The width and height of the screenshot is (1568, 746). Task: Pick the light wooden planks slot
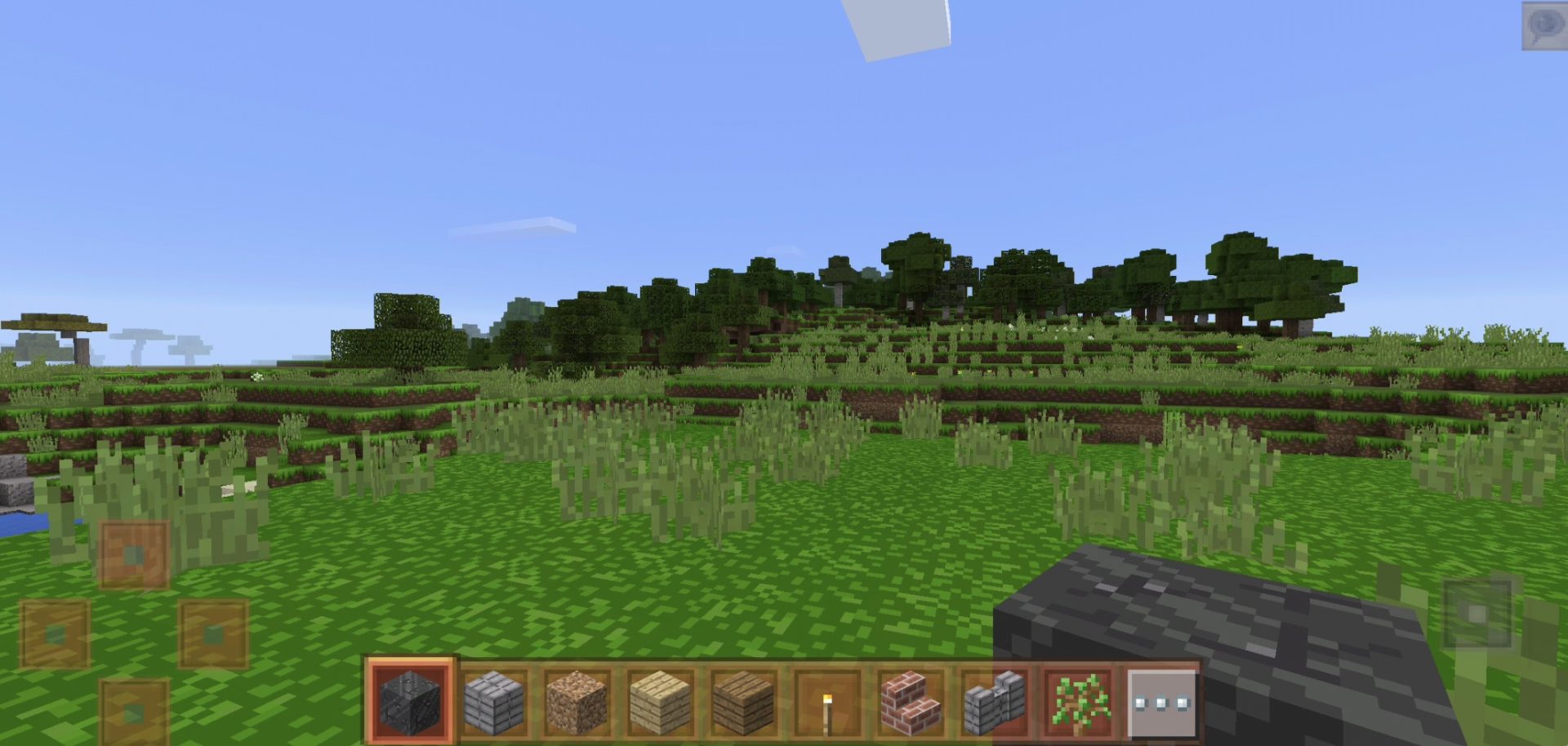[661, 702]
